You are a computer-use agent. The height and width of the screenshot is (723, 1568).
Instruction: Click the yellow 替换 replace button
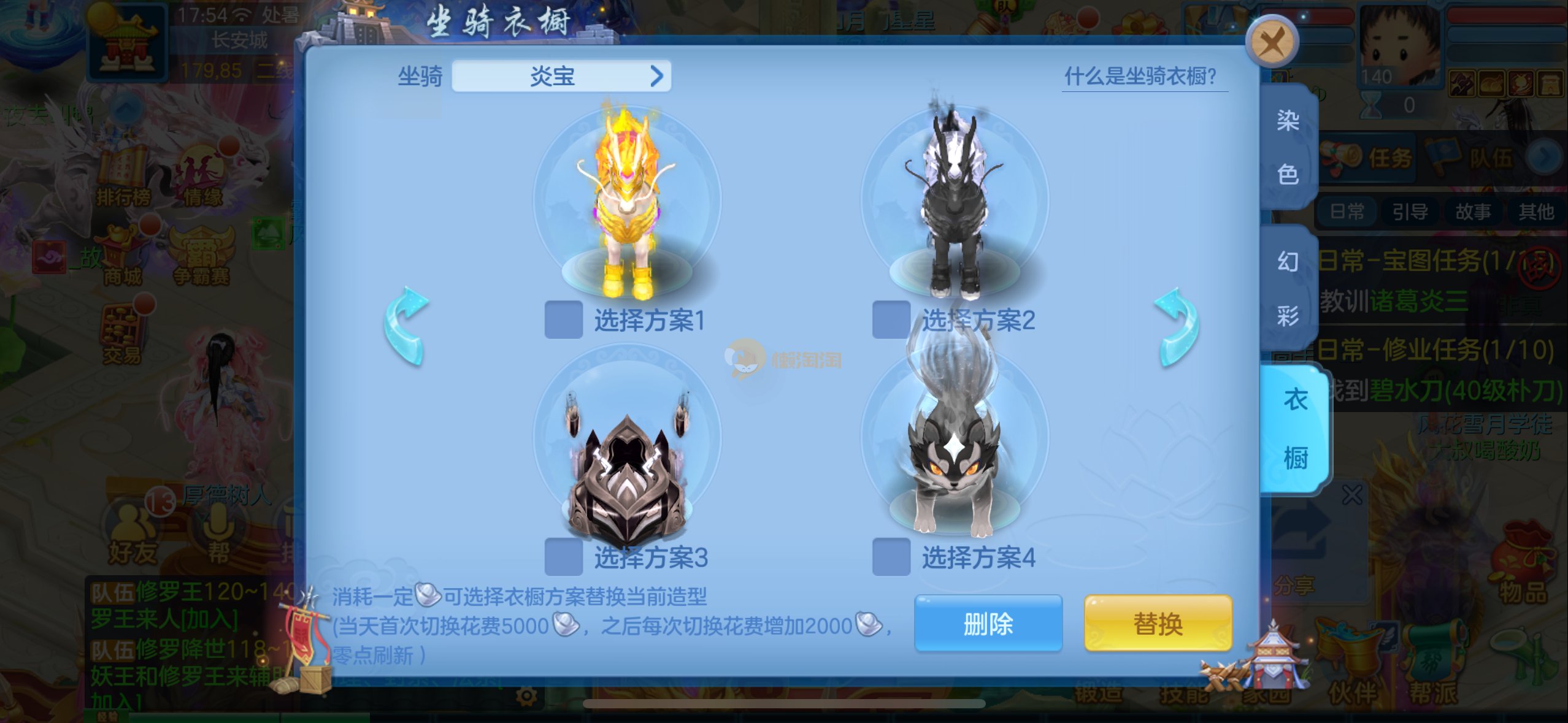[x=1158, y=624]
